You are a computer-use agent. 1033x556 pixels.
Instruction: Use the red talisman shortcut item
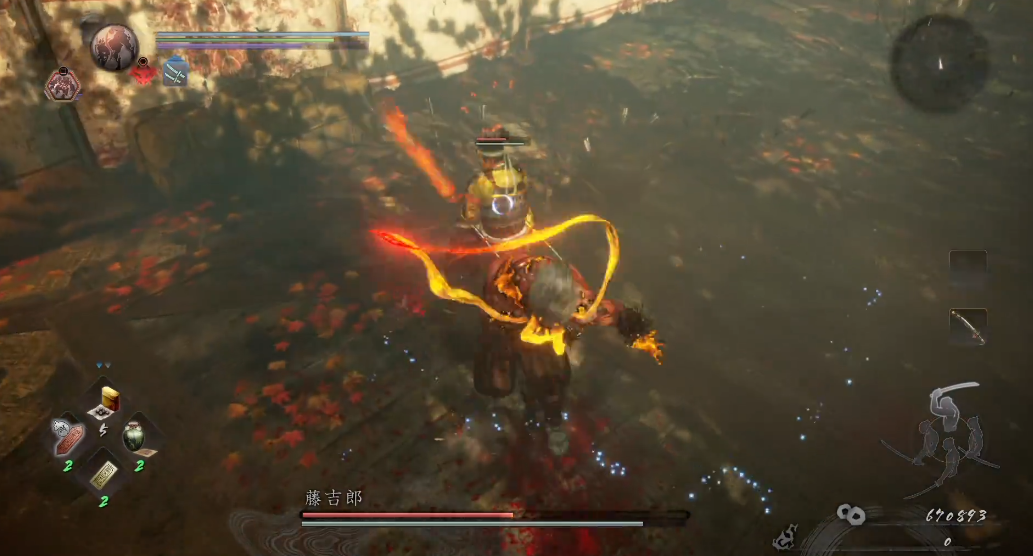tap(68, 435)
